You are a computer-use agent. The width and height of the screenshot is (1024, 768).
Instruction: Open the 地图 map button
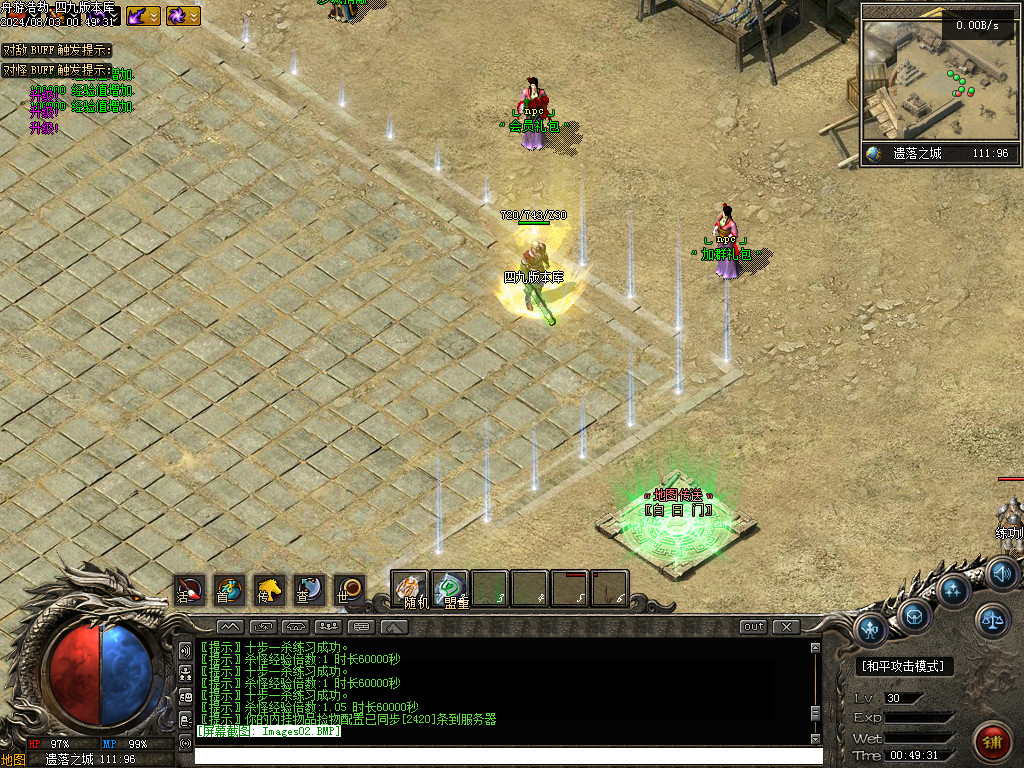tap(13, 760)
